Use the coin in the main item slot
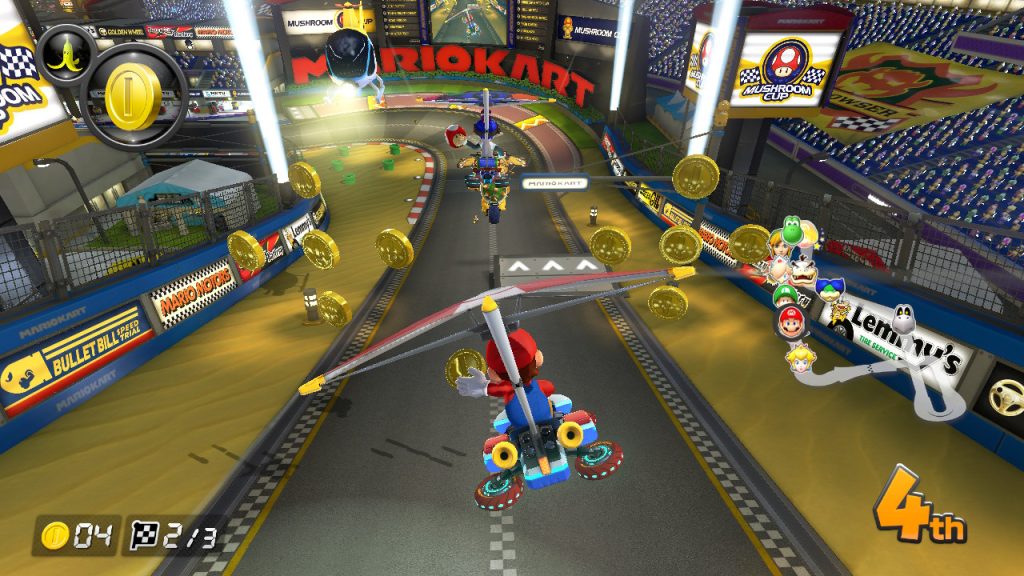Viewport: 1024px width, 576px height. coord(133,97)
